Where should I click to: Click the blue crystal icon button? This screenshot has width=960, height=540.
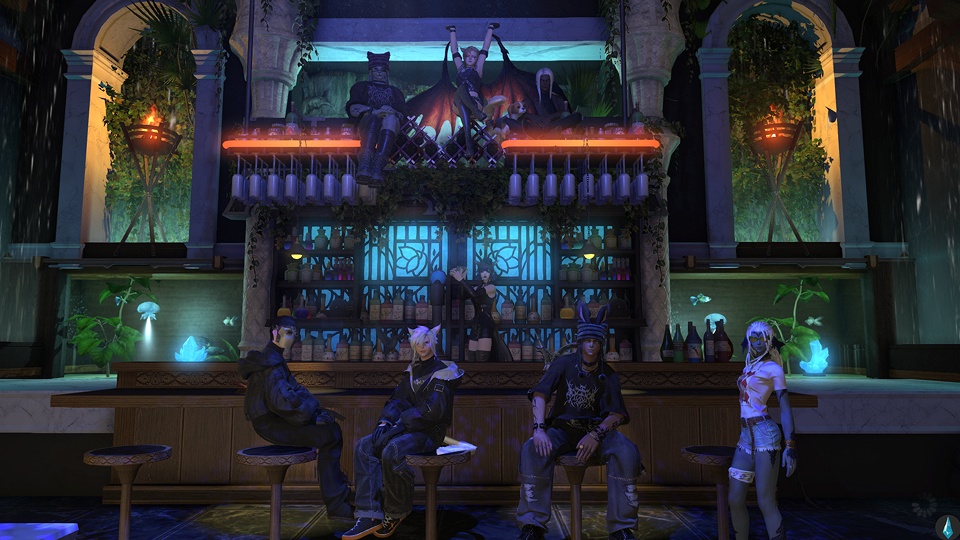[x=944, y=527]
